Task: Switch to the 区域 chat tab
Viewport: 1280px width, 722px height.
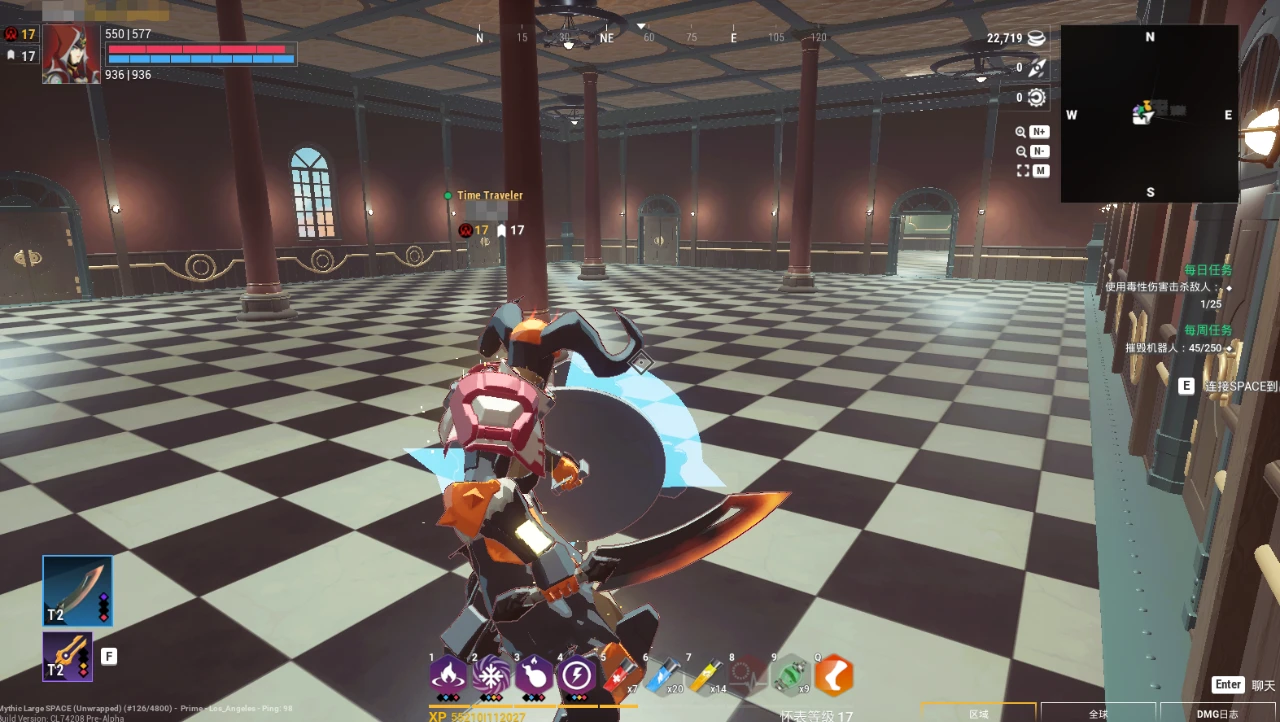Action: click(979, 713)
